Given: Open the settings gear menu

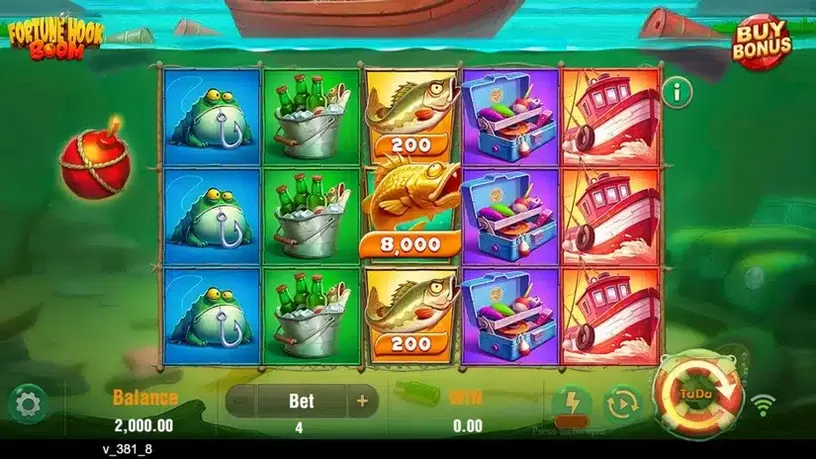Looking at the screenshot, I should click(27, 403).
